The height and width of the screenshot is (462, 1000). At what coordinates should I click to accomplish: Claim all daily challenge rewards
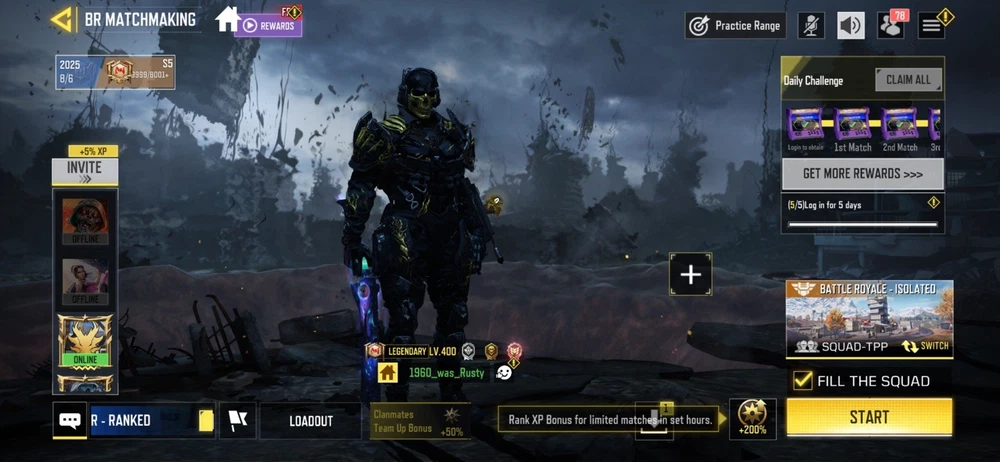pos(908,80)
